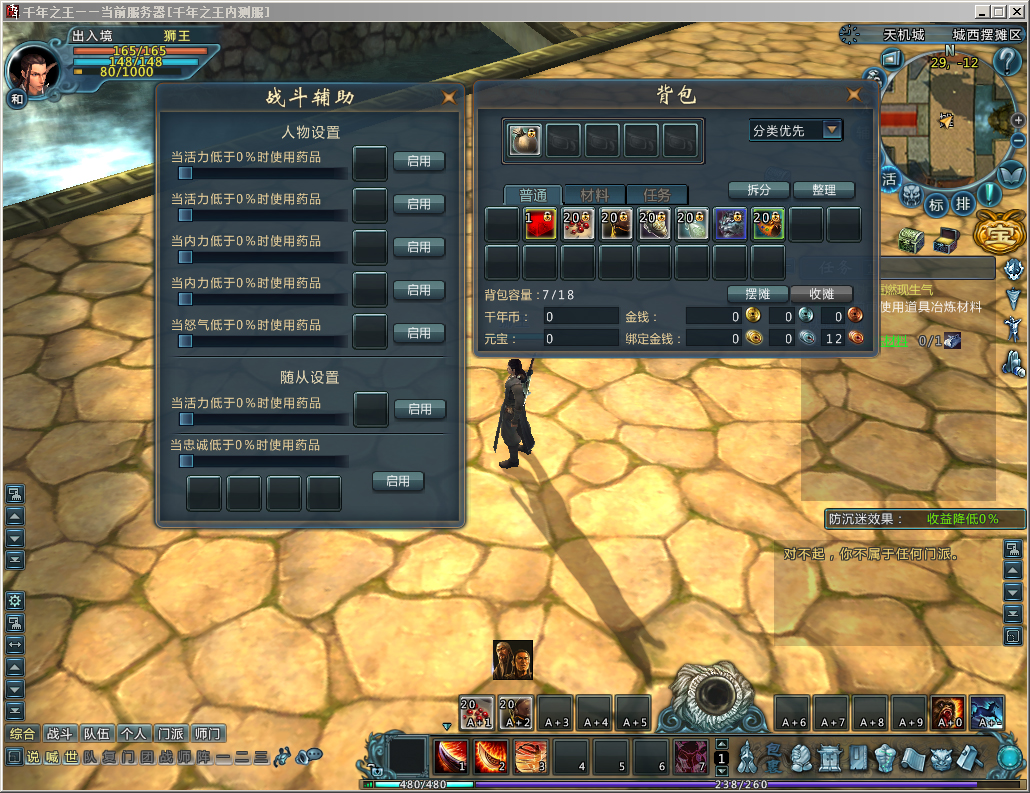Select the grey wolf head item
This screenshot has width=1030, height=793.
click(730, 224)
